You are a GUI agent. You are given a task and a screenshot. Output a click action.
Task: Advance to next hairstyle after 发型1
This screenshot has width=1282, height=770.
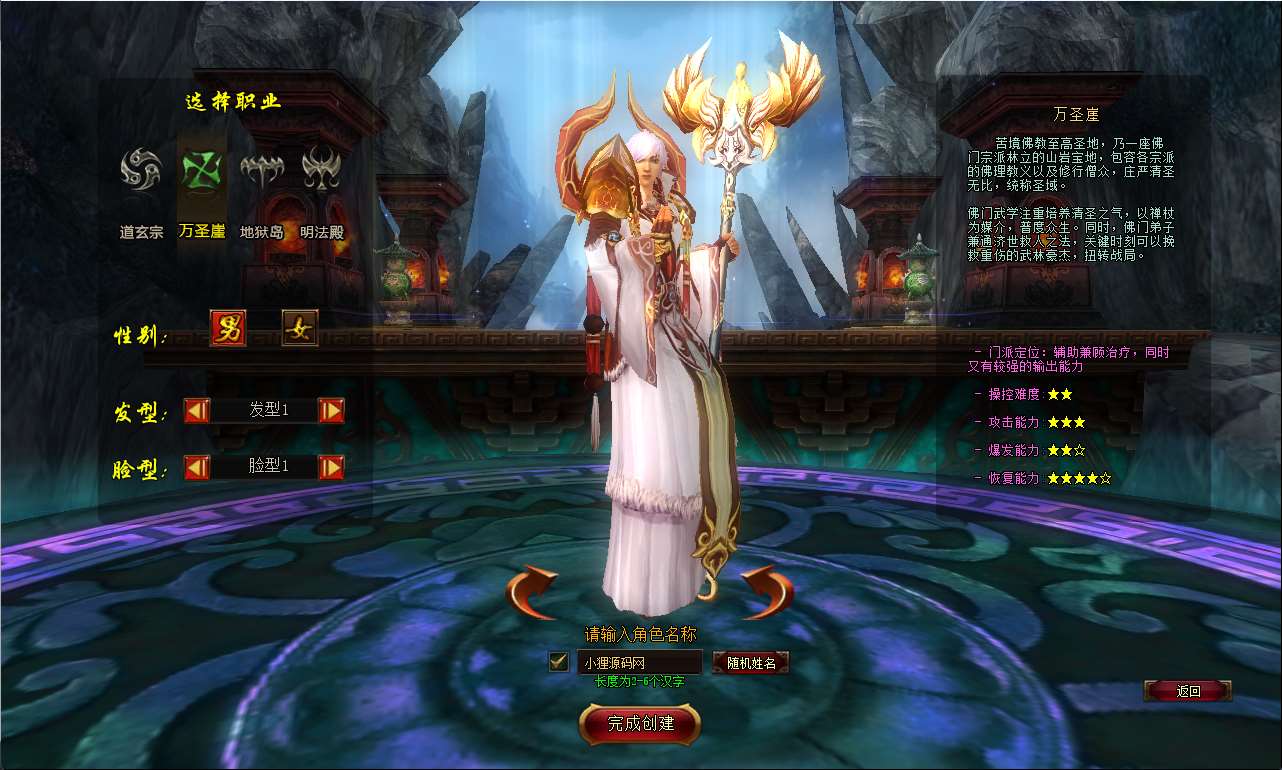pos(331,410)
